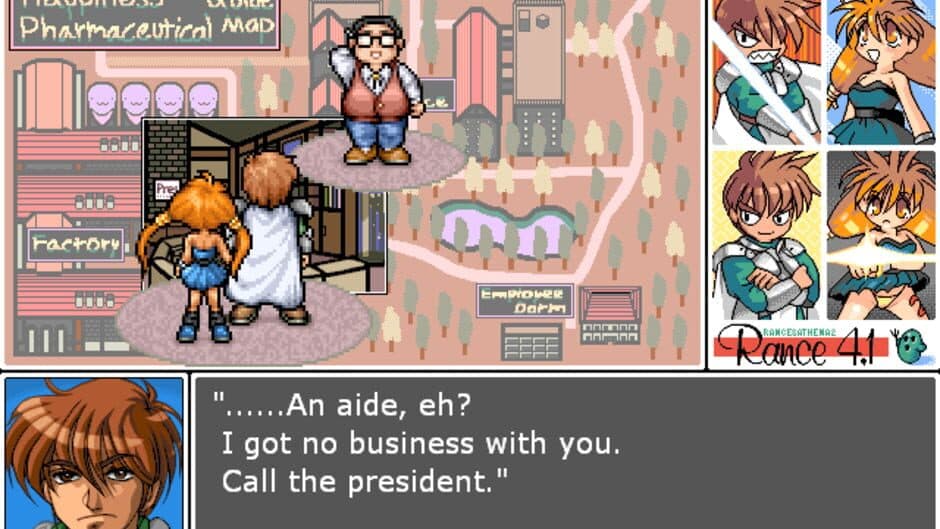Advance the dialogue text box
The image size is (940, 529).
tap(565, 451)
